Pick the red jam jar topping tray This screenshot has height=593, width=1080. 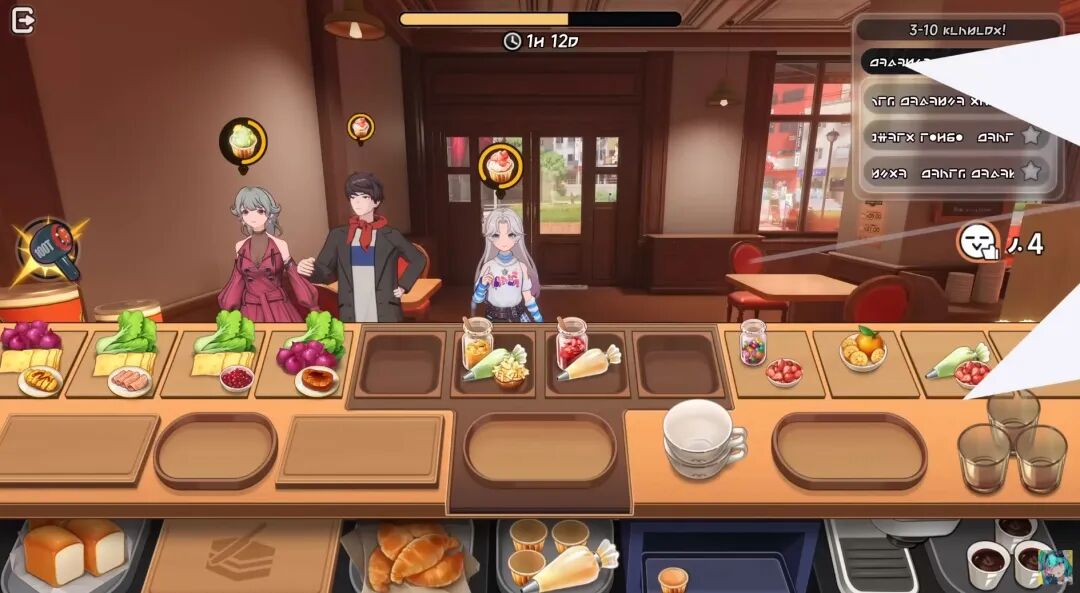pyautogui.click(x=586, y=357)
